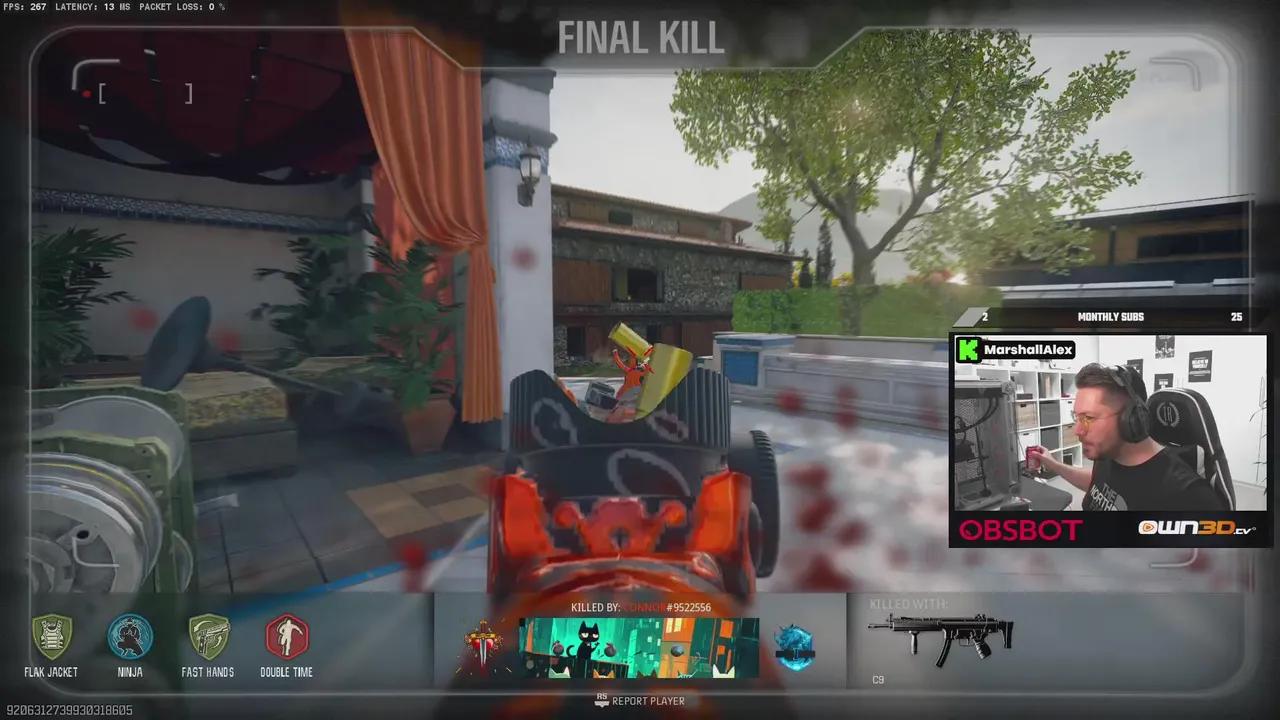Click the FINAL KILL title text

pos(640,38)
